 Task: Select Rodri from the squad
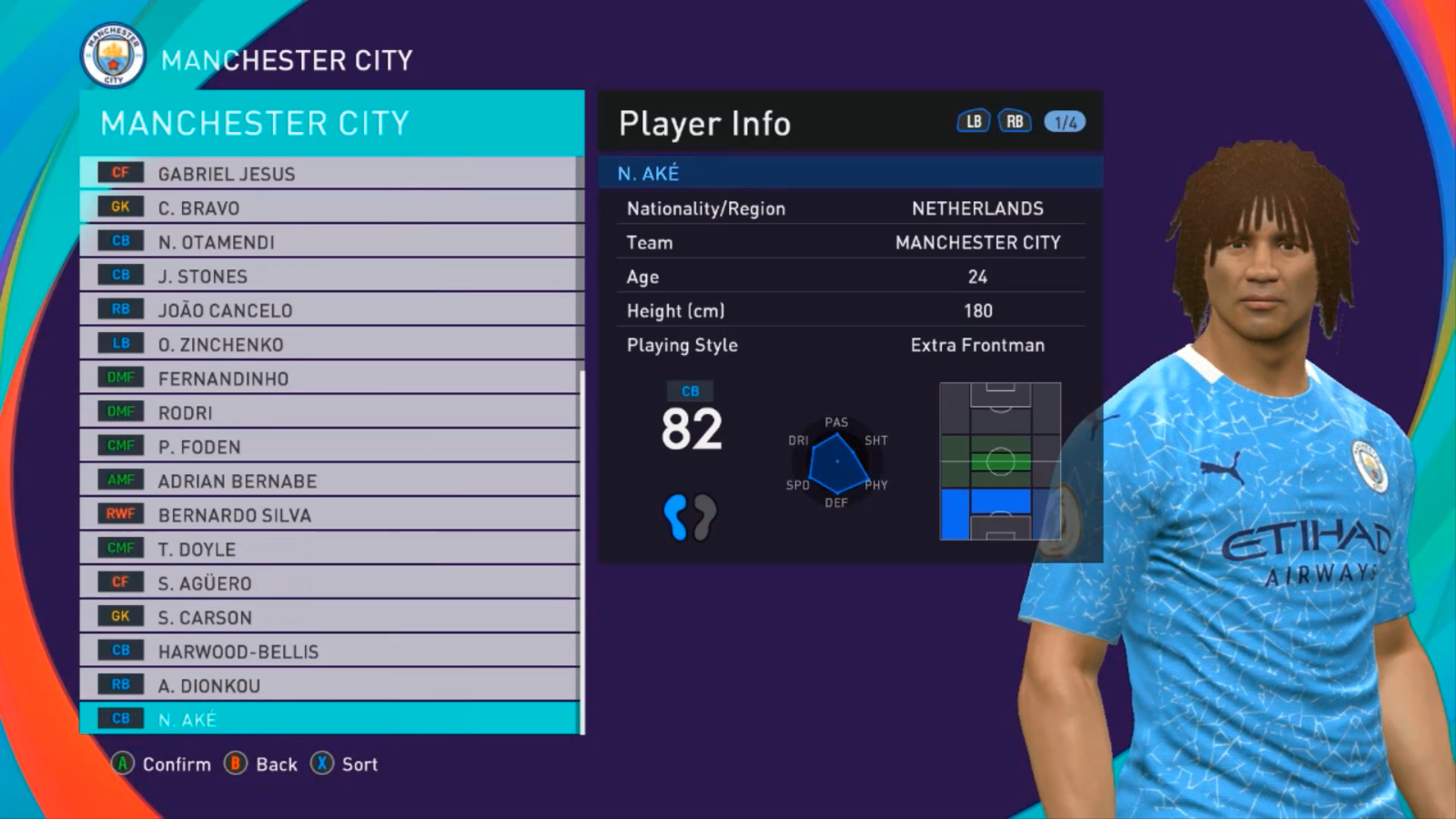pyautogui.click(x=328, y=412)
